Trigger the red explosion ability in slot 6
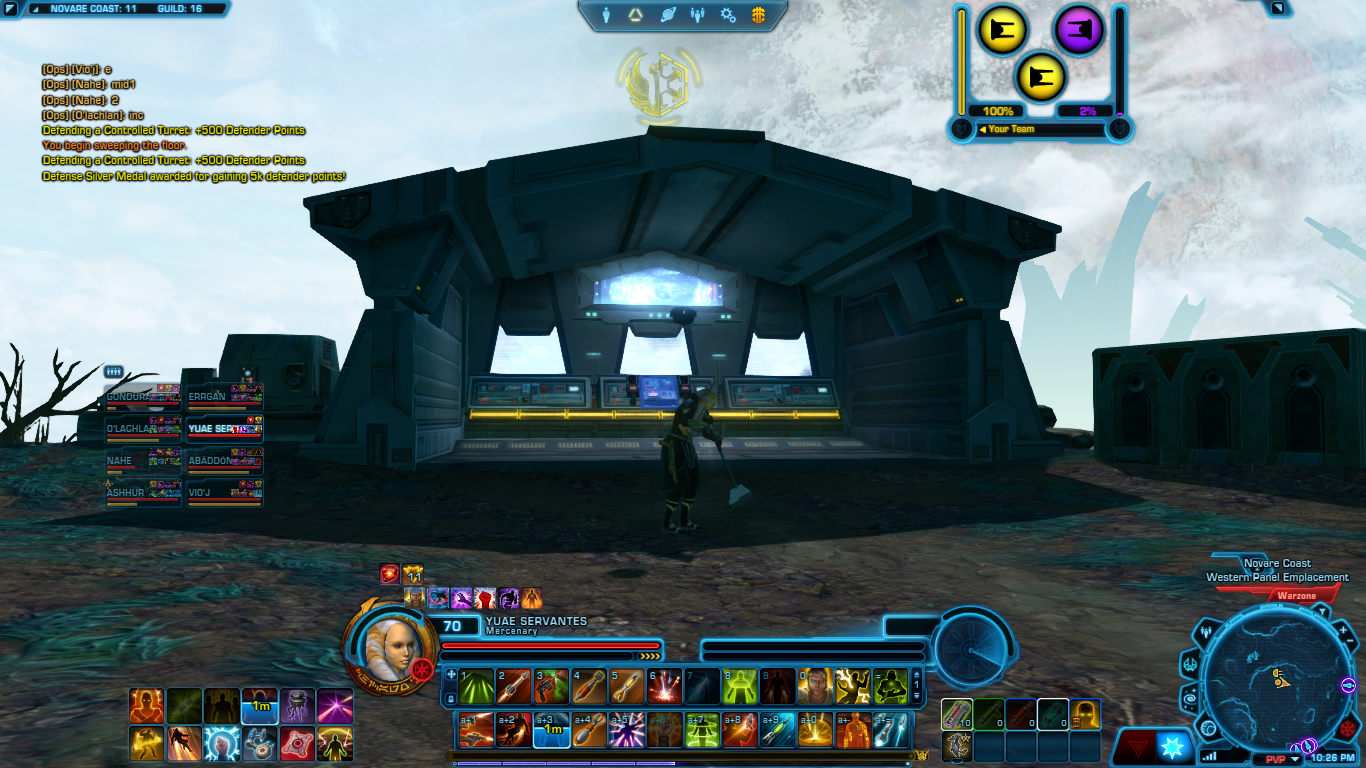This screenshot has height=768, width=1366. pos(665,685)
